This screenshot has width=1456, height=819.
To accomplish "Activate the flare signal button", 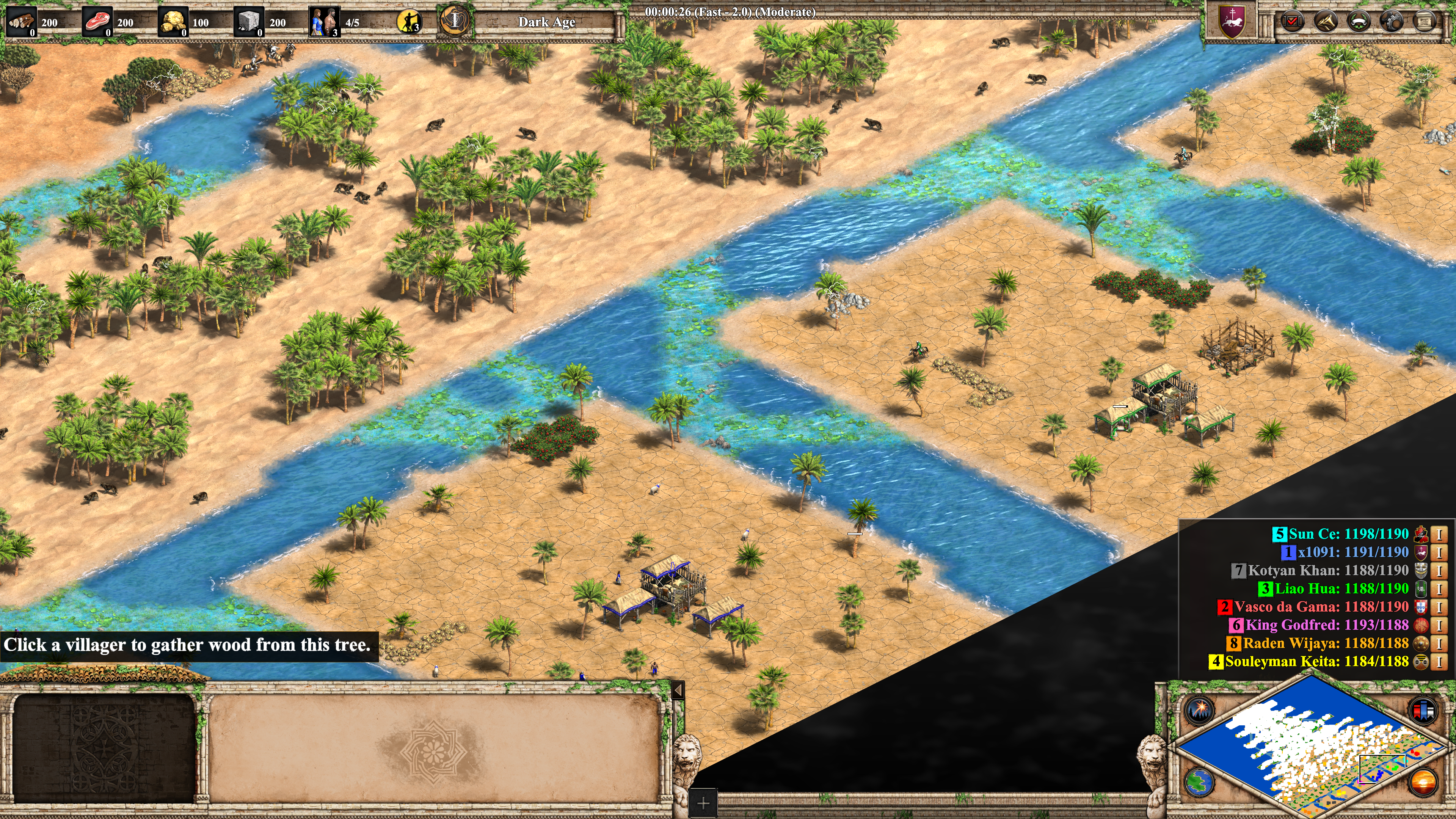I will (x=1199, y=709).
